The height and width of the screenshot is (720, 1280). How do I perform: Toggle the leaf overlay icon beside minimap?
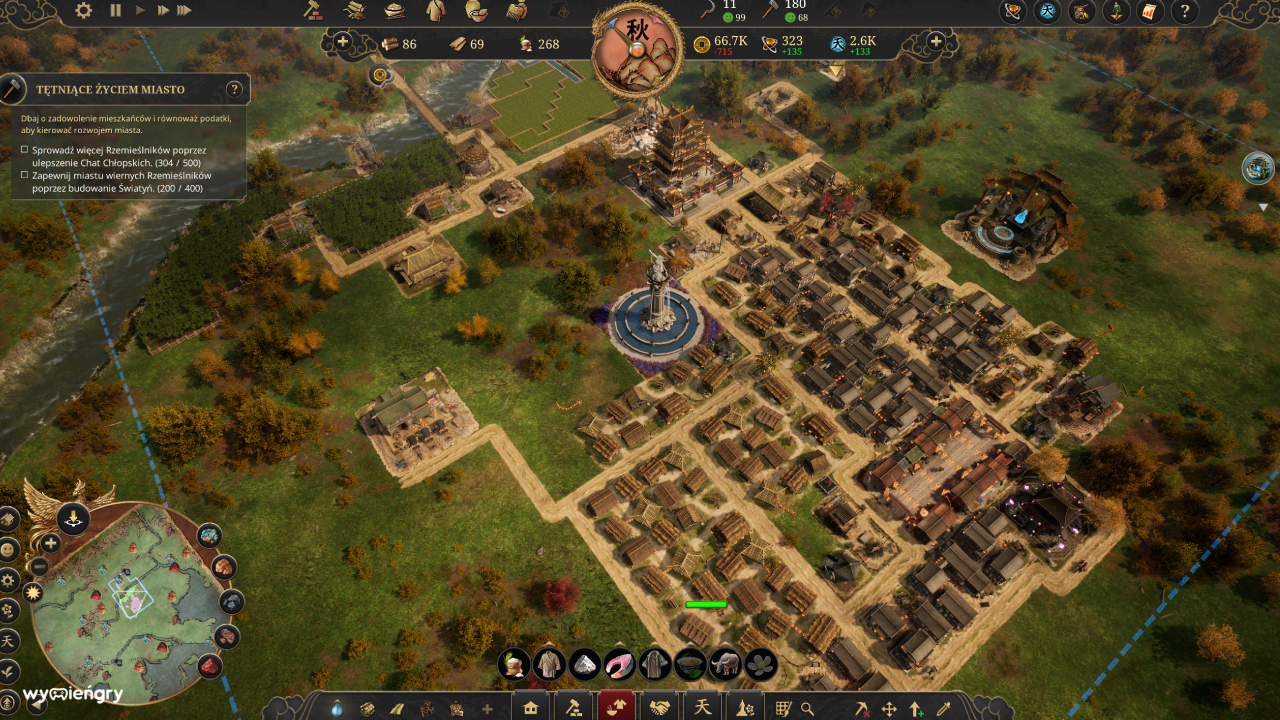[7, 672]
